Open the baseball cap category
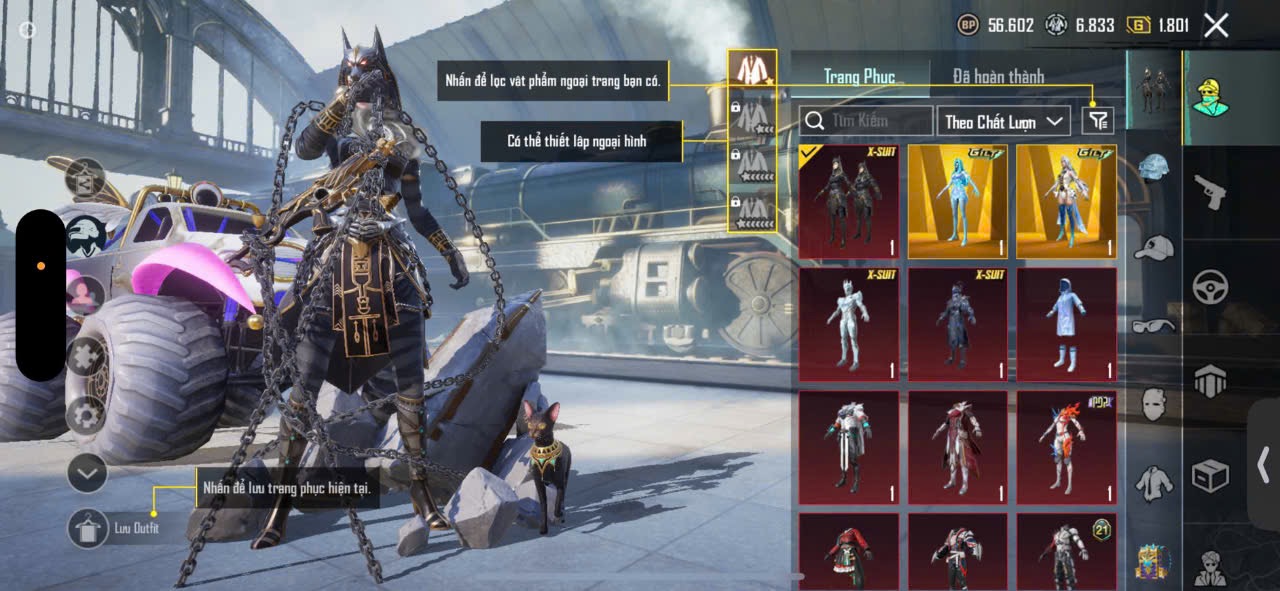Image resolution: width=1280 pixels, height=591 pixels. click(x=1155, y=247)
